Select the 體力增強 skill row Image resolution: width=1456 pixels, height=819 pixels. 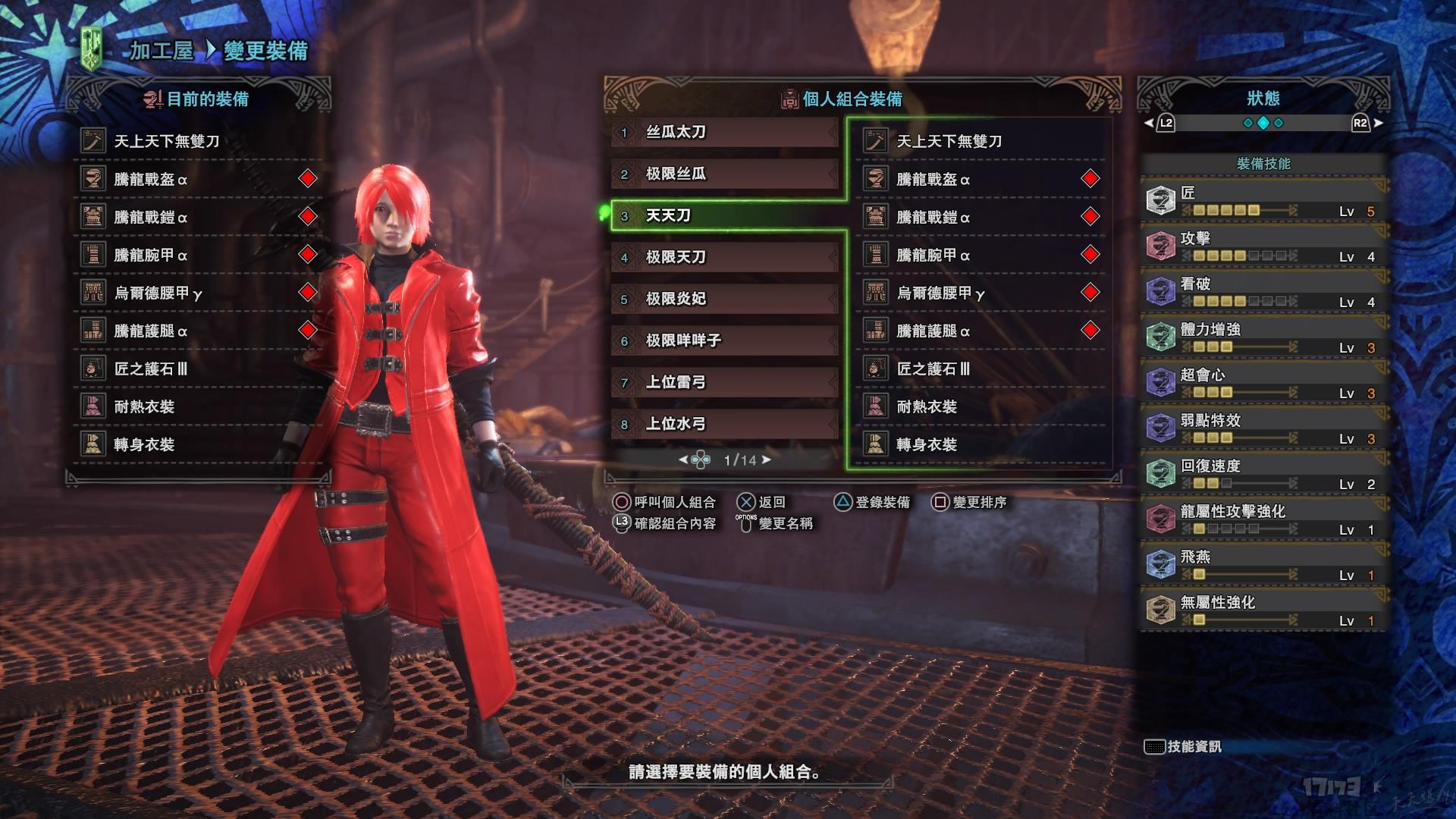click(1263, 337)
